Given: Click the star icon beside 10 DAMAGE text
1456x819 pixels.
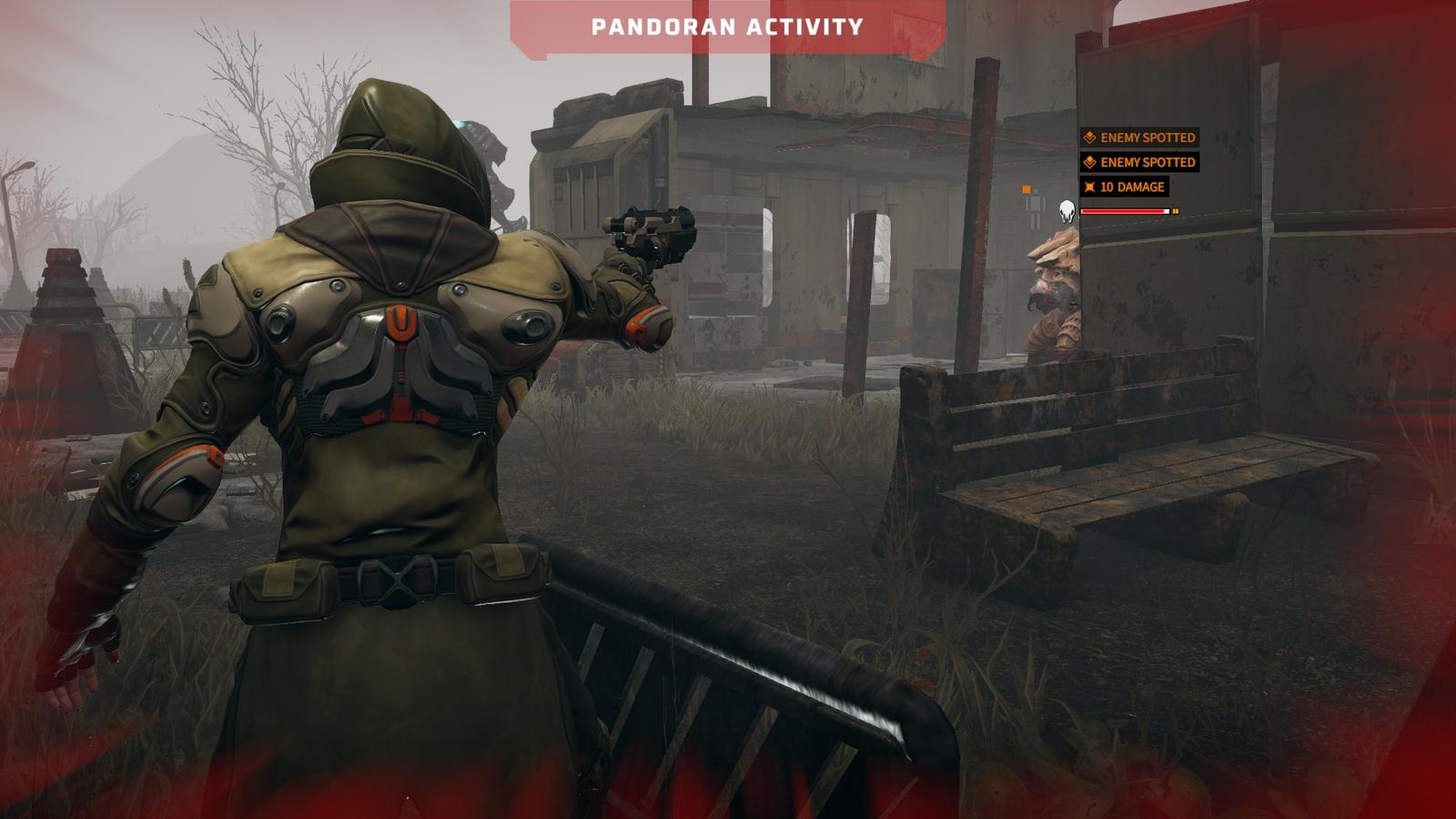Looking at the screenshot, I should pyautogui.click(x=1091, y=187).
